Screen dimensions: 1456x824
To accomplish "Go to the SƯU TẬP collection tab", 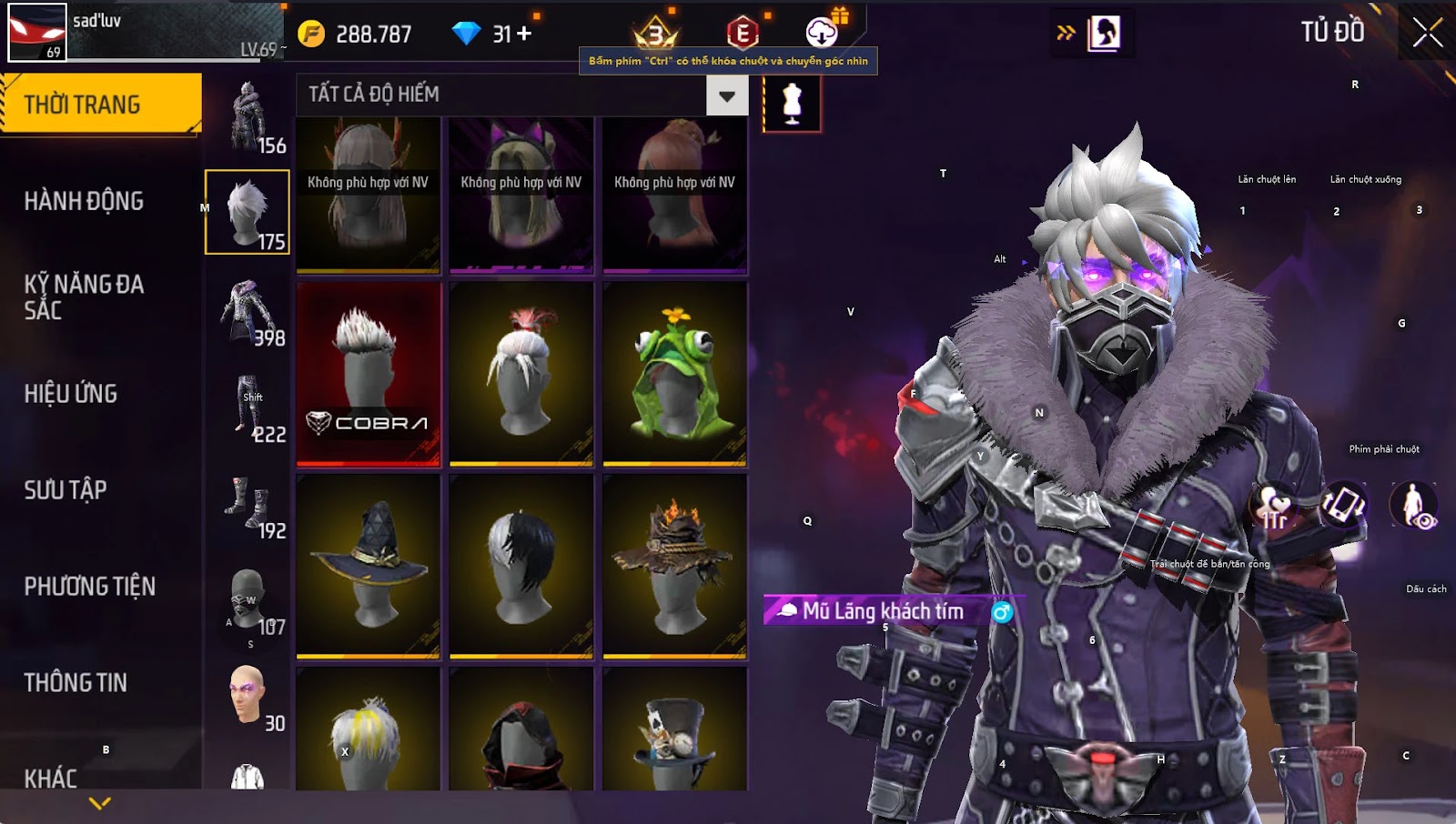I will coord(66,490).
